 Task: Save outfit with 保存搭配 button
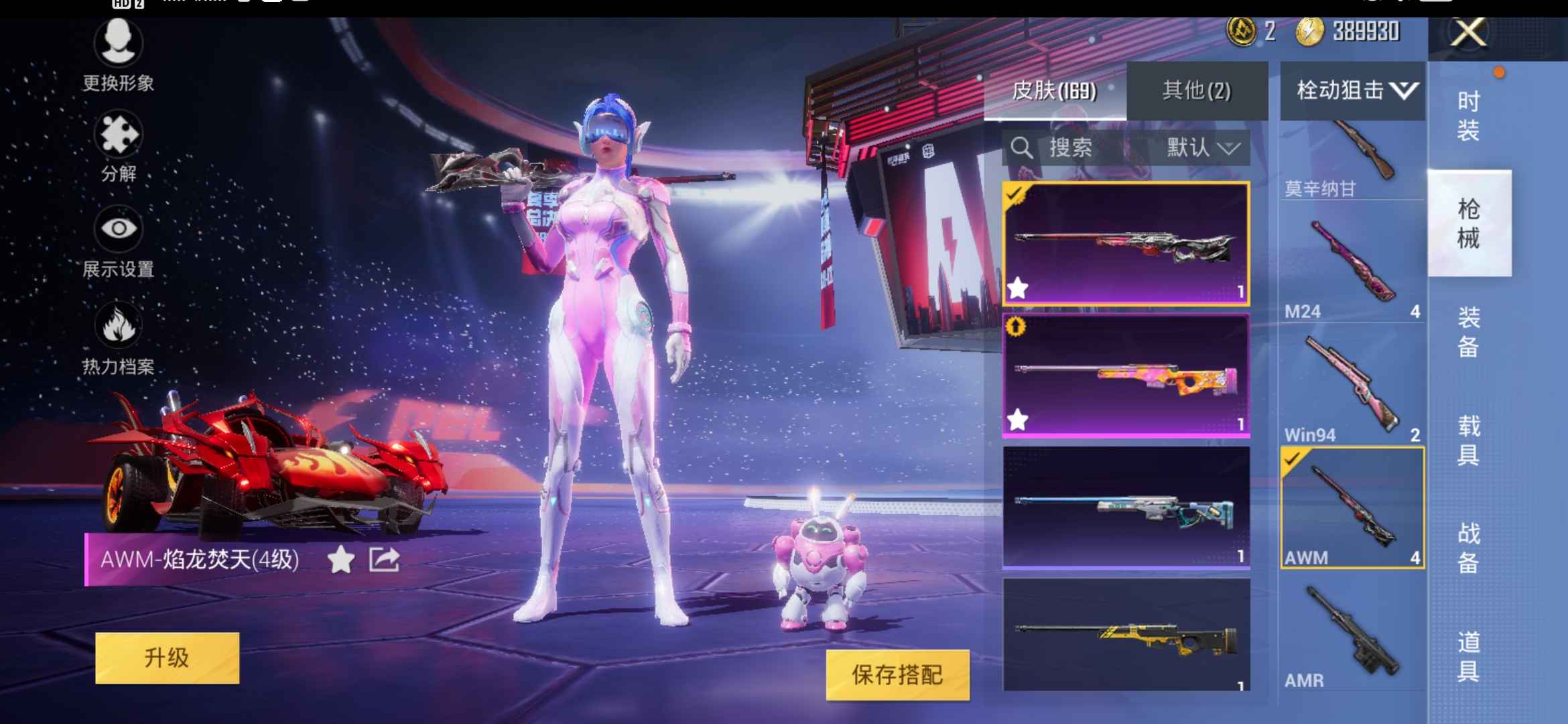[x=899, y=676]
